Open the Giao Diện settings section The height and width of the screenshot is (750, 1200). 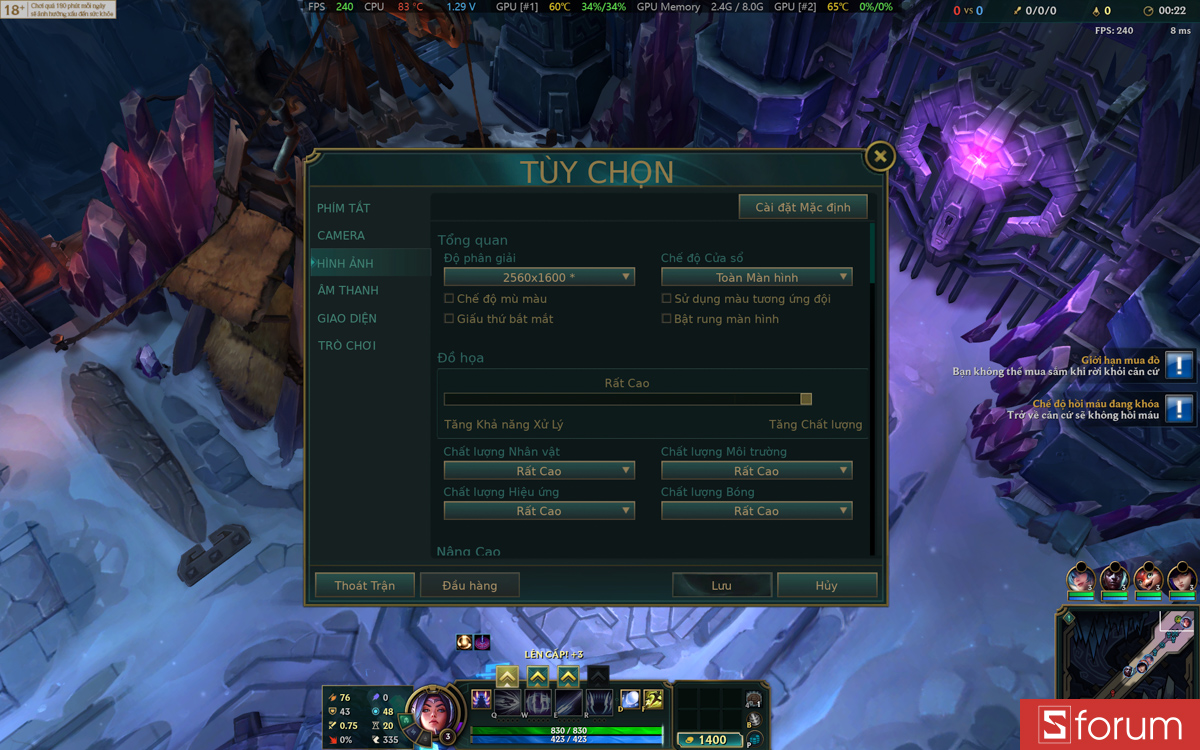[x=347, y=318]
